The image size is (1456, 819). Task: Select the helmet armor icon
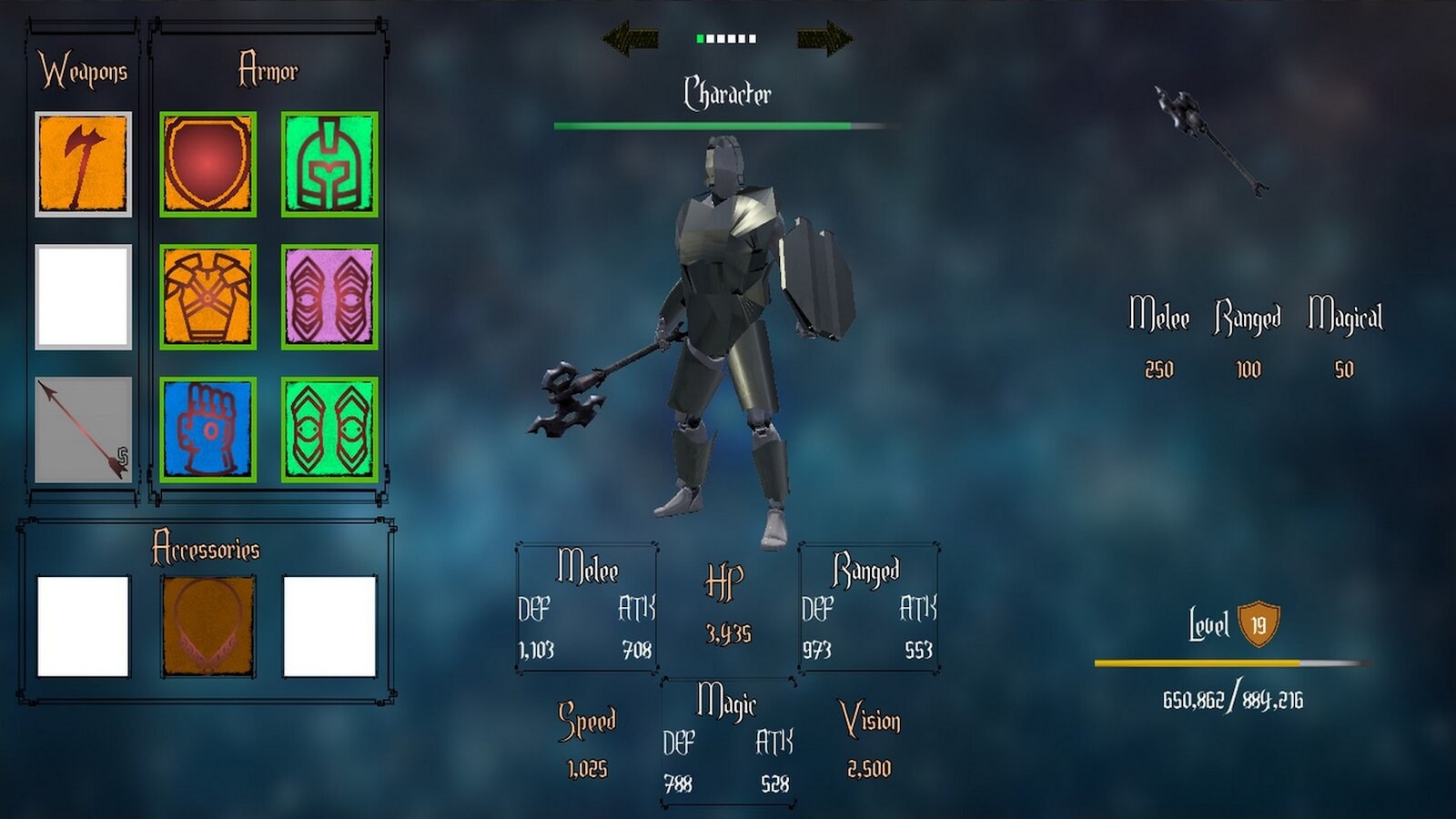click(330, 161)
